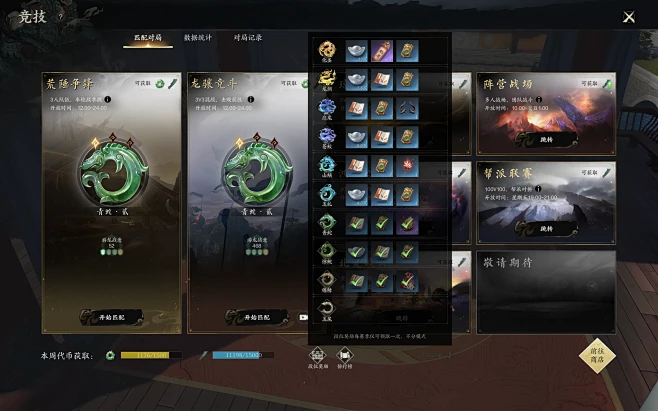Image resolution: width=658 pixels, height=411 pixels.
Task: View the 对局记录 tab
Action: click(x=247, y=38)
